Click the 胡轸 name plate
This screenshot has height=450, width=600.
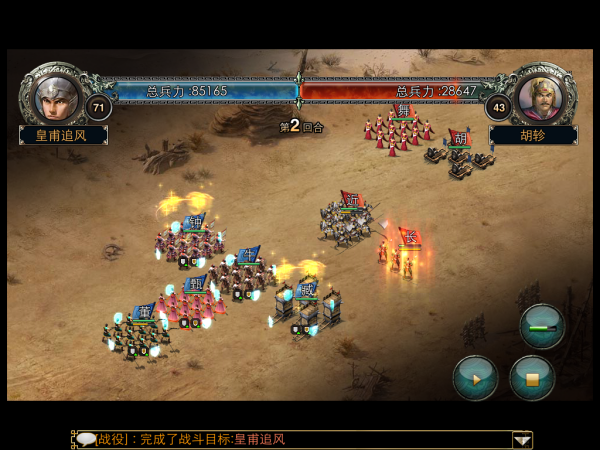click(532, 135)
